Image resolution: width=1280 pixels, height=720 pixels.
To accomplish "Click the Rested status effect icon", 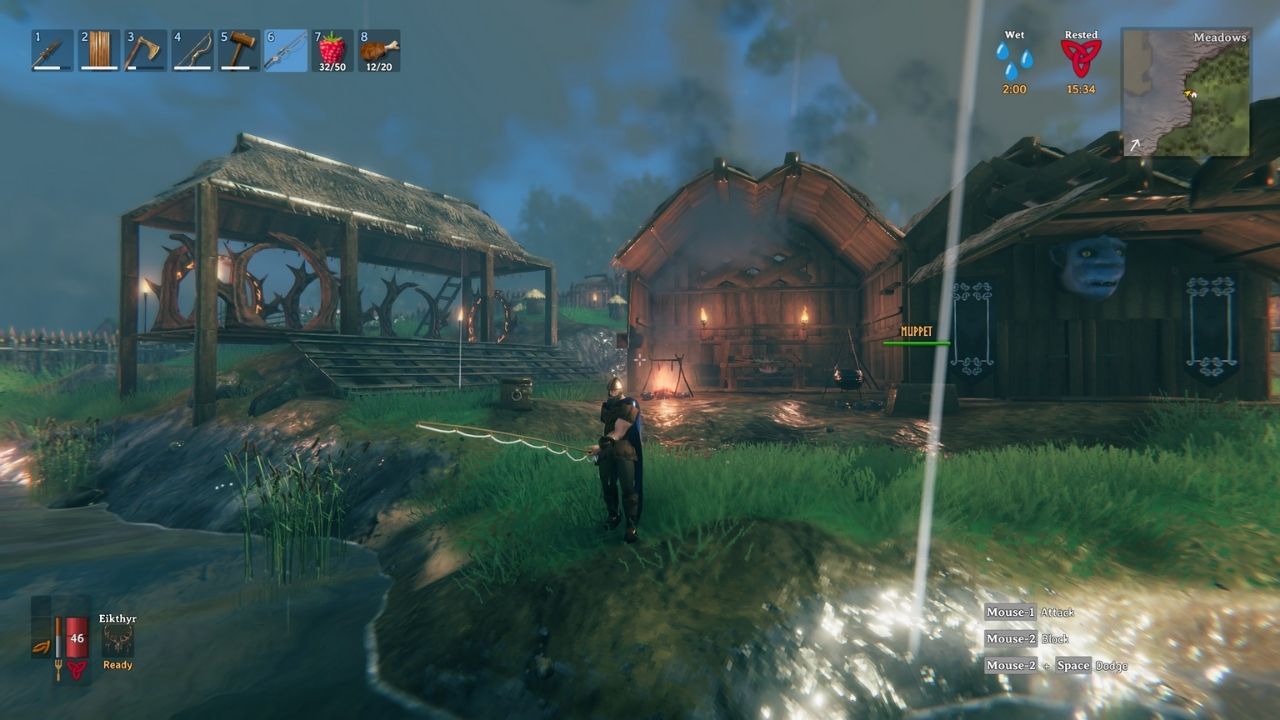I will click(1080, 58).
